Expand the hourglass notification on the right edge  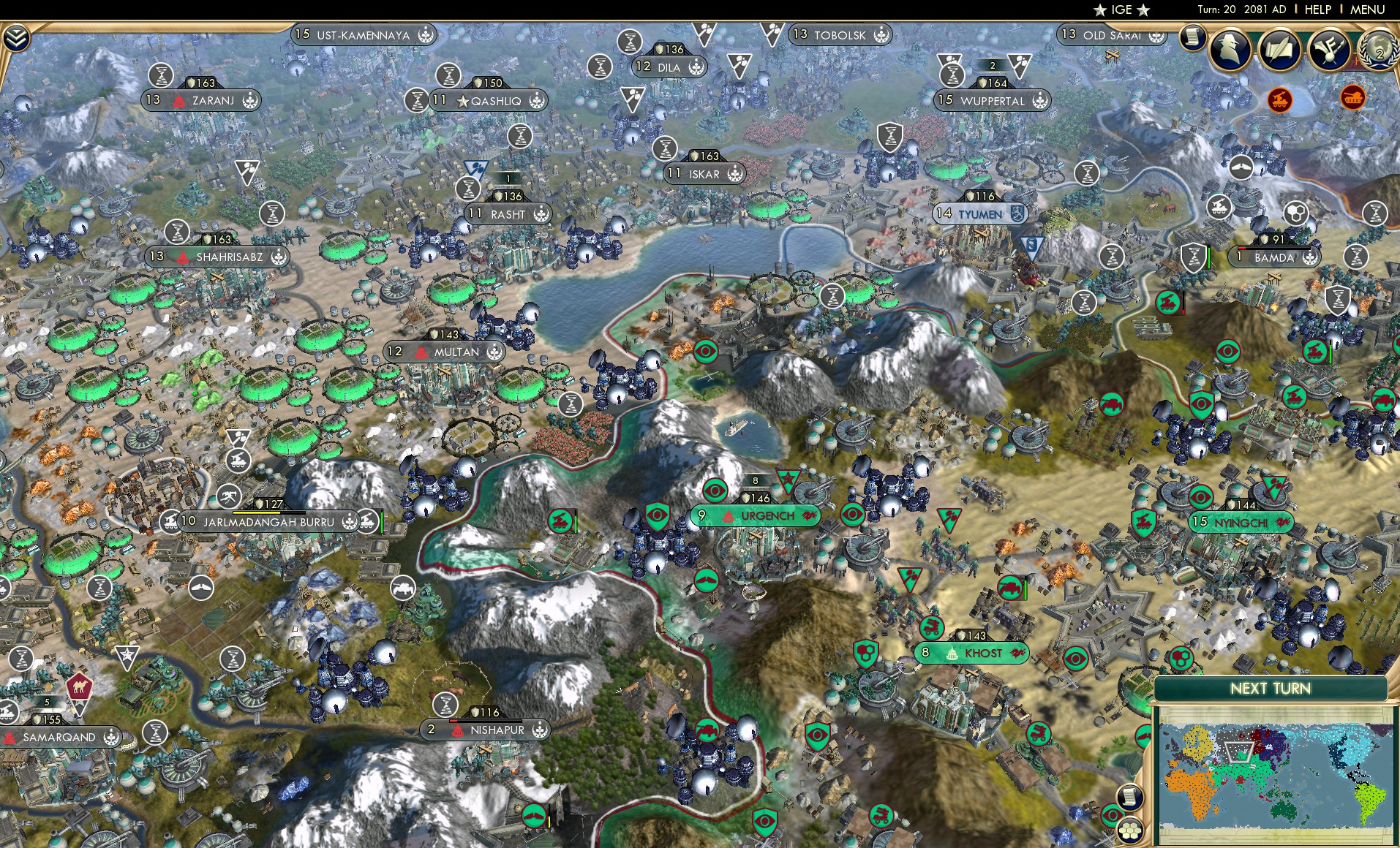click(1375, 213)
